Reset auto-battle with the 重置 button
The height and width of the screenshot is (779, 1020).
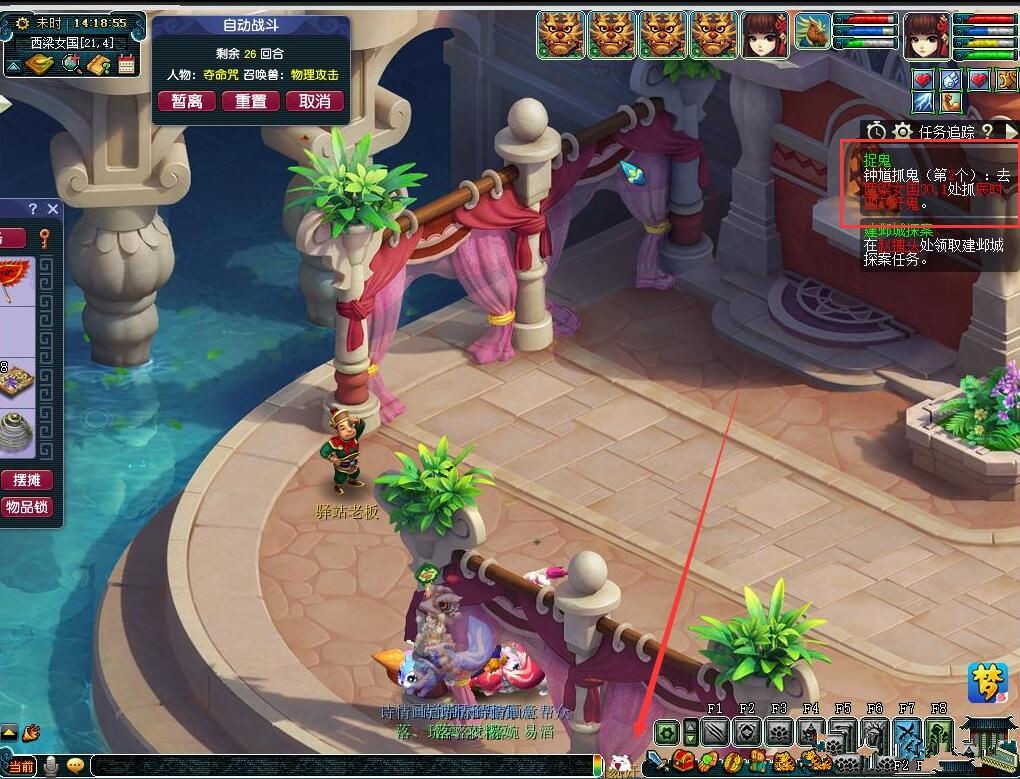251,101
